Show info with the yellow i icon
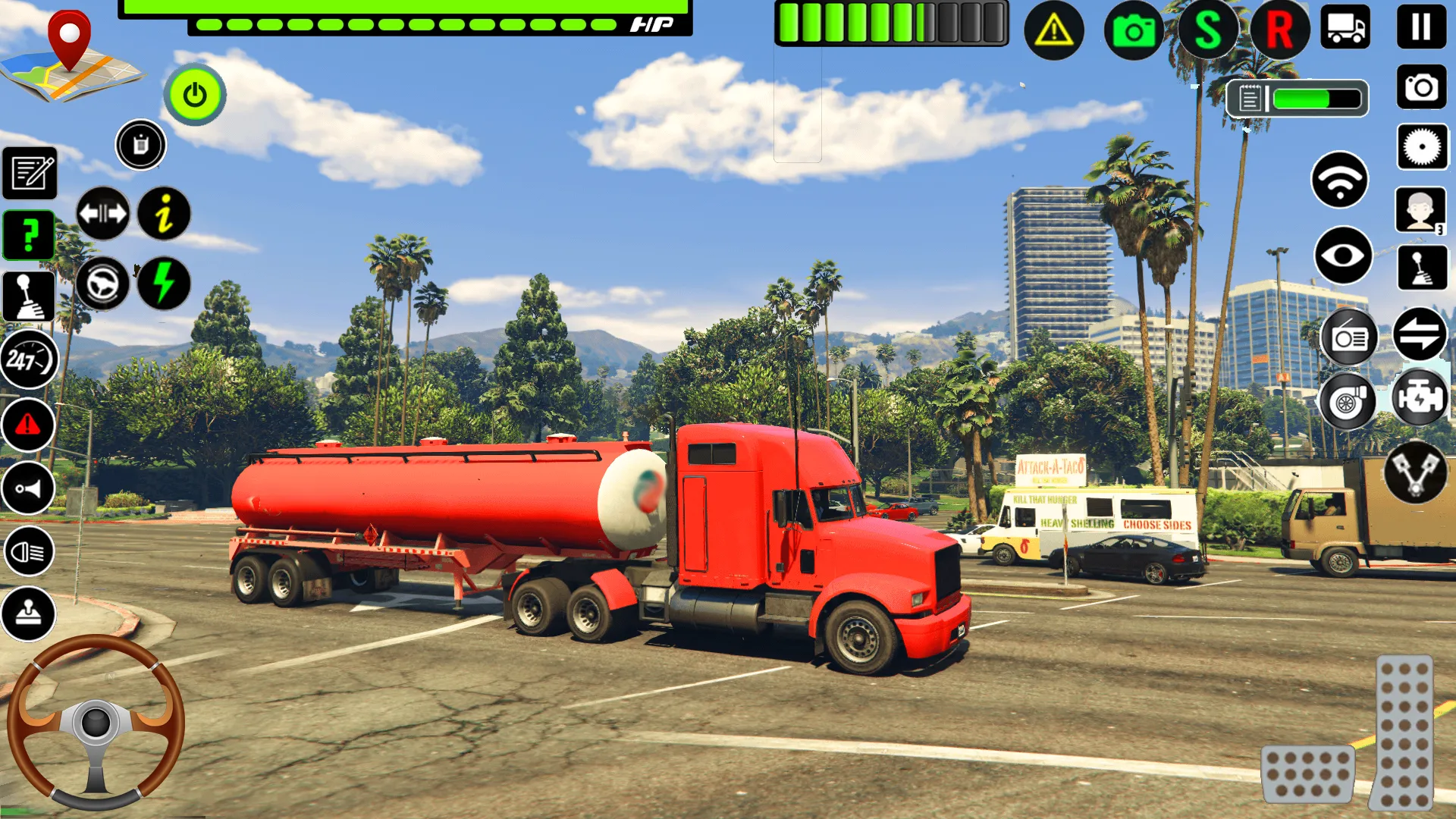This screenshot has height=819, width=1456. point(164,213)
